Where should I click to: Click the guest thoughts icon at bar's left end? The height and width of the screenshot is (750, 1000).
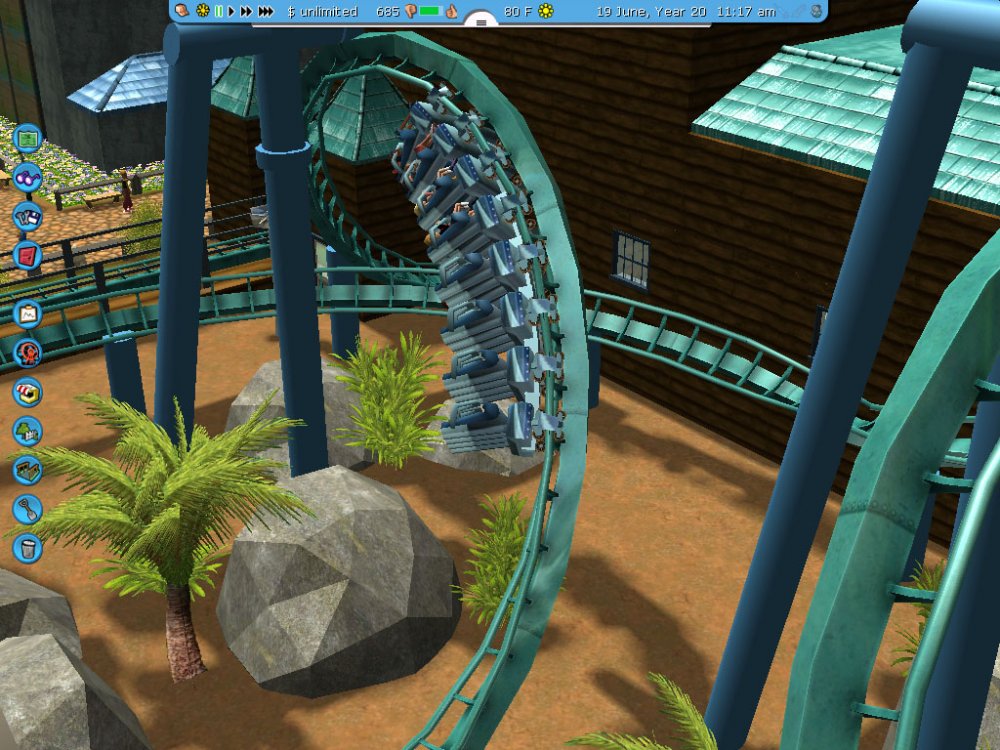pos(183,11)
